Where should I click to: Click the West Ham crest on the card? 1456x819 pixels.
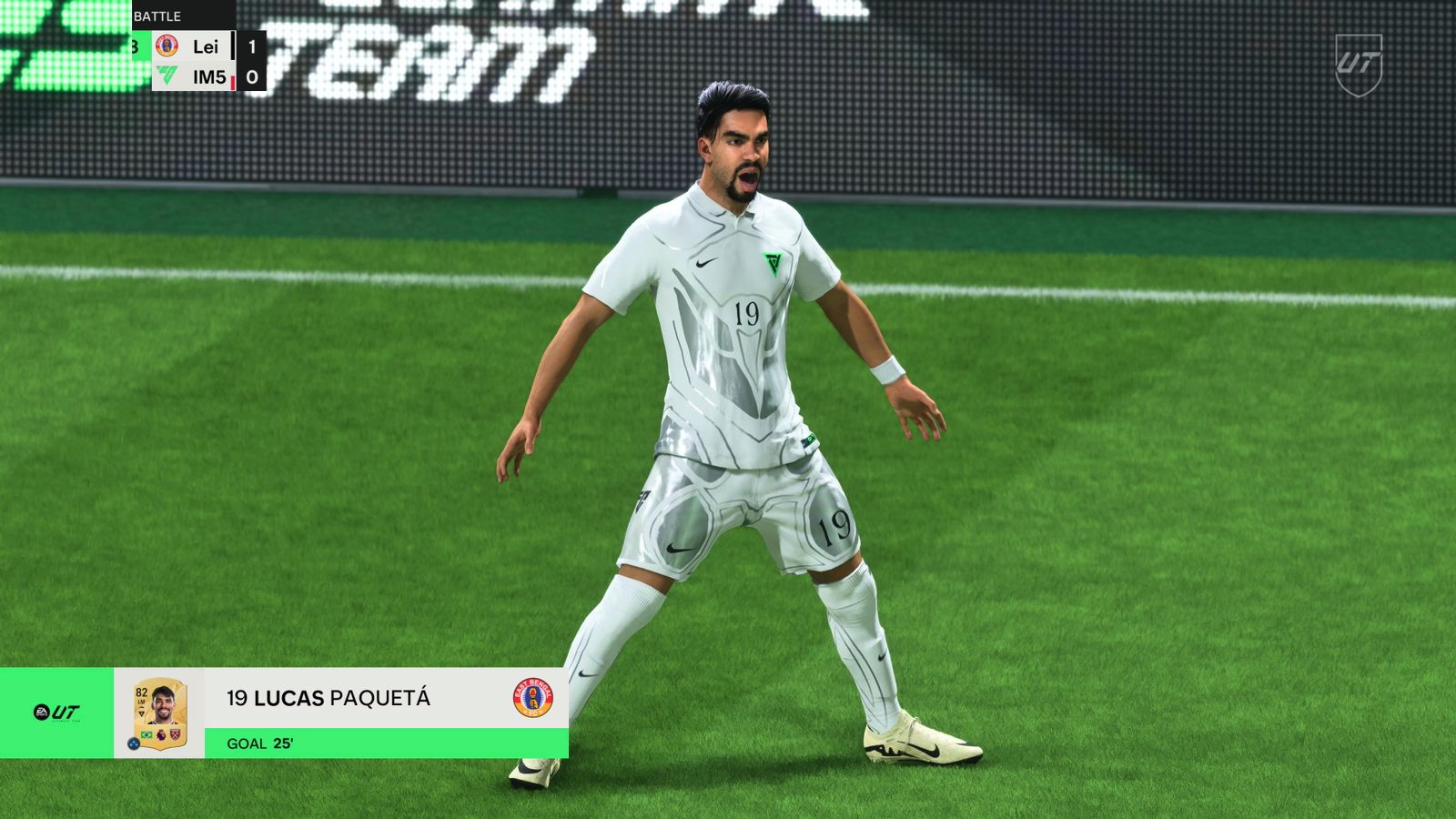[175, 734]
